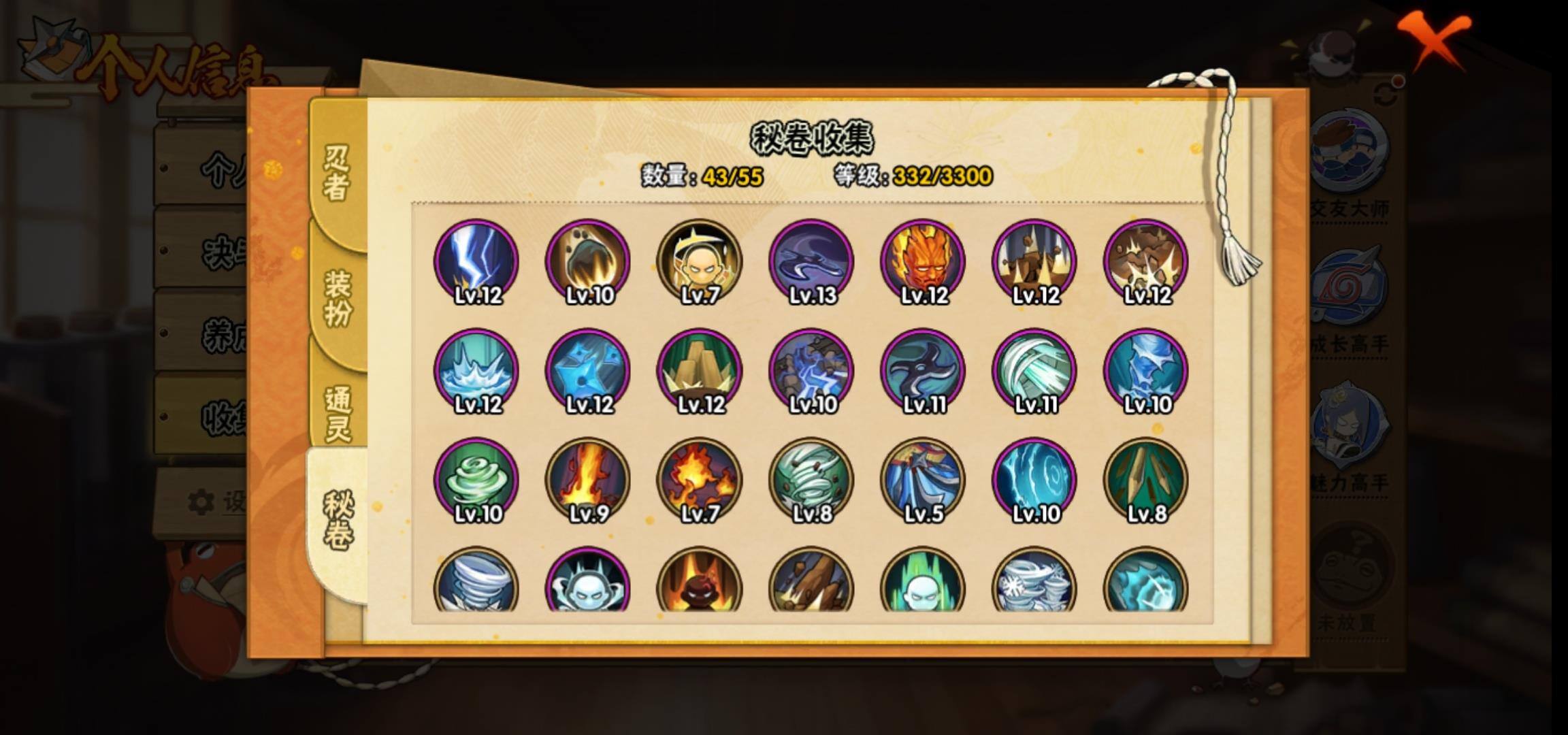
Task: Choose the blue ice shuriken scroll
Action: click(x=588, y=371)
